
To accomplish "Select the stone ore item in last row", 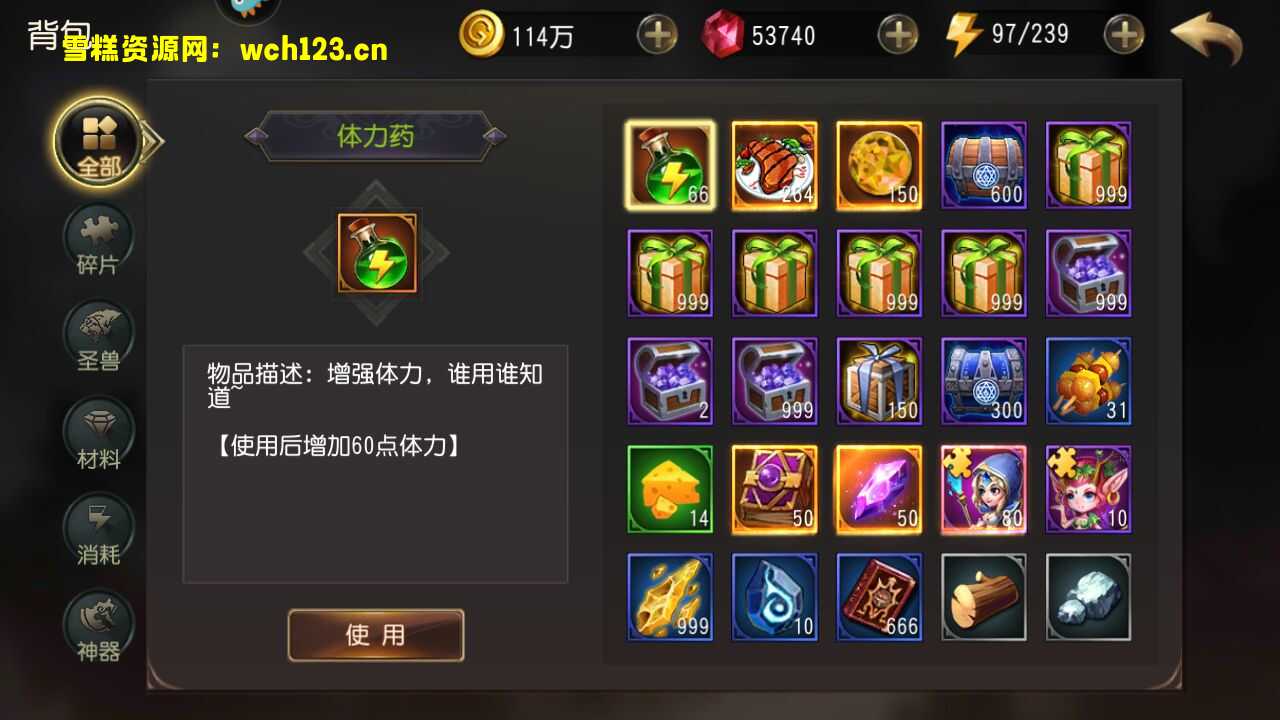I will coord(1087,597).
